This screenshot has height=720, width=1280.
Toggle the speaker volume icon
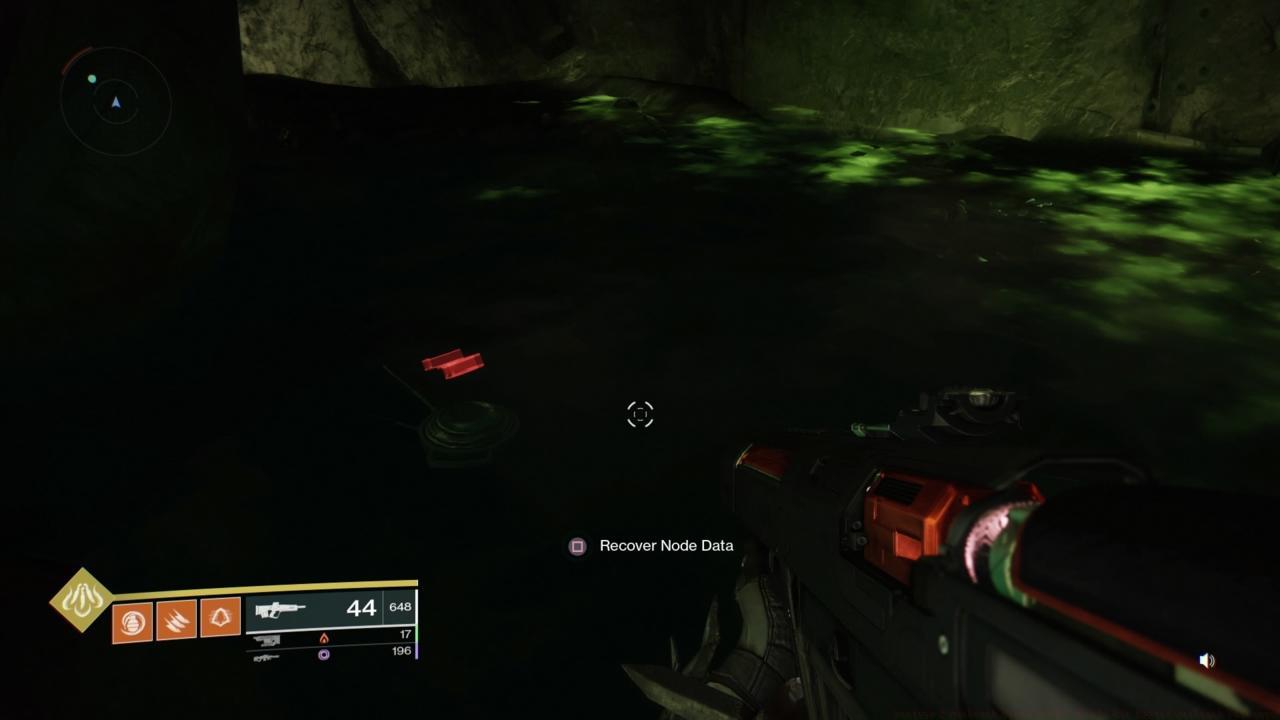click(1207, 661)
